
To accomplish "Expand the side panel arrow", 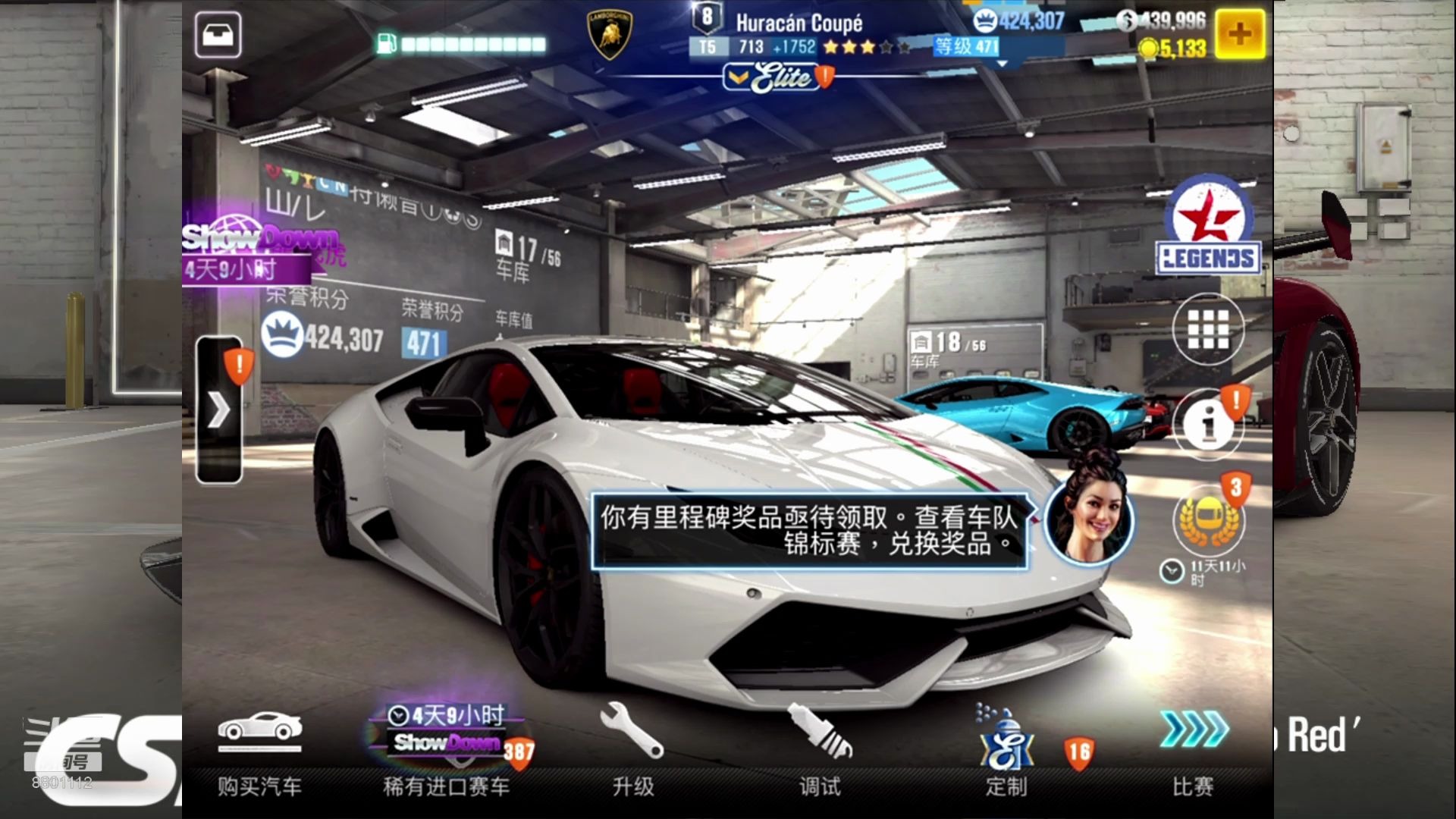I will click(x=219, y=410).
